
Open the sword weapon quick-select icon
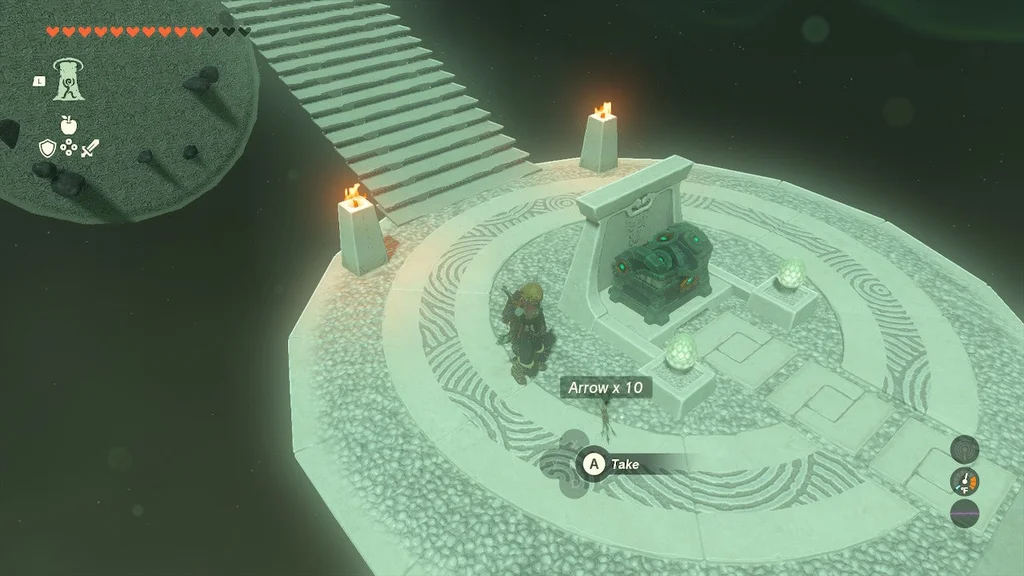(x=91, y=148)
